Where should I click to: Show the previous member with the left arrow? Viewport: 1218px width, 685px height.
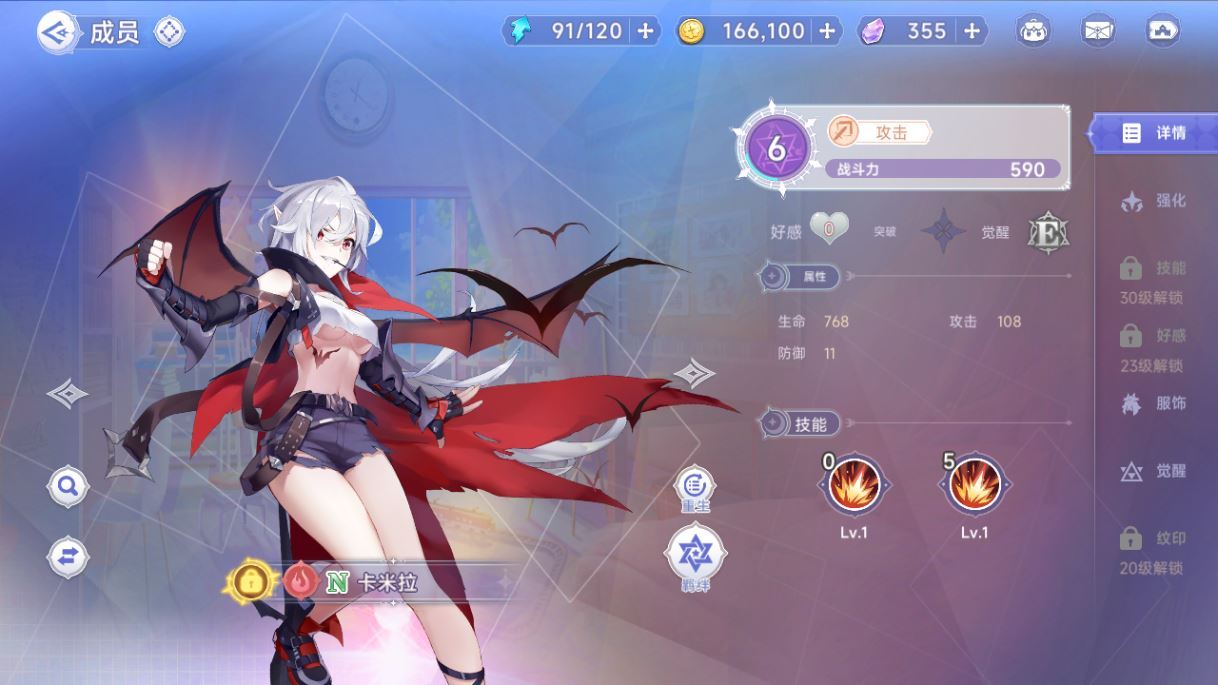coord(68,394)
